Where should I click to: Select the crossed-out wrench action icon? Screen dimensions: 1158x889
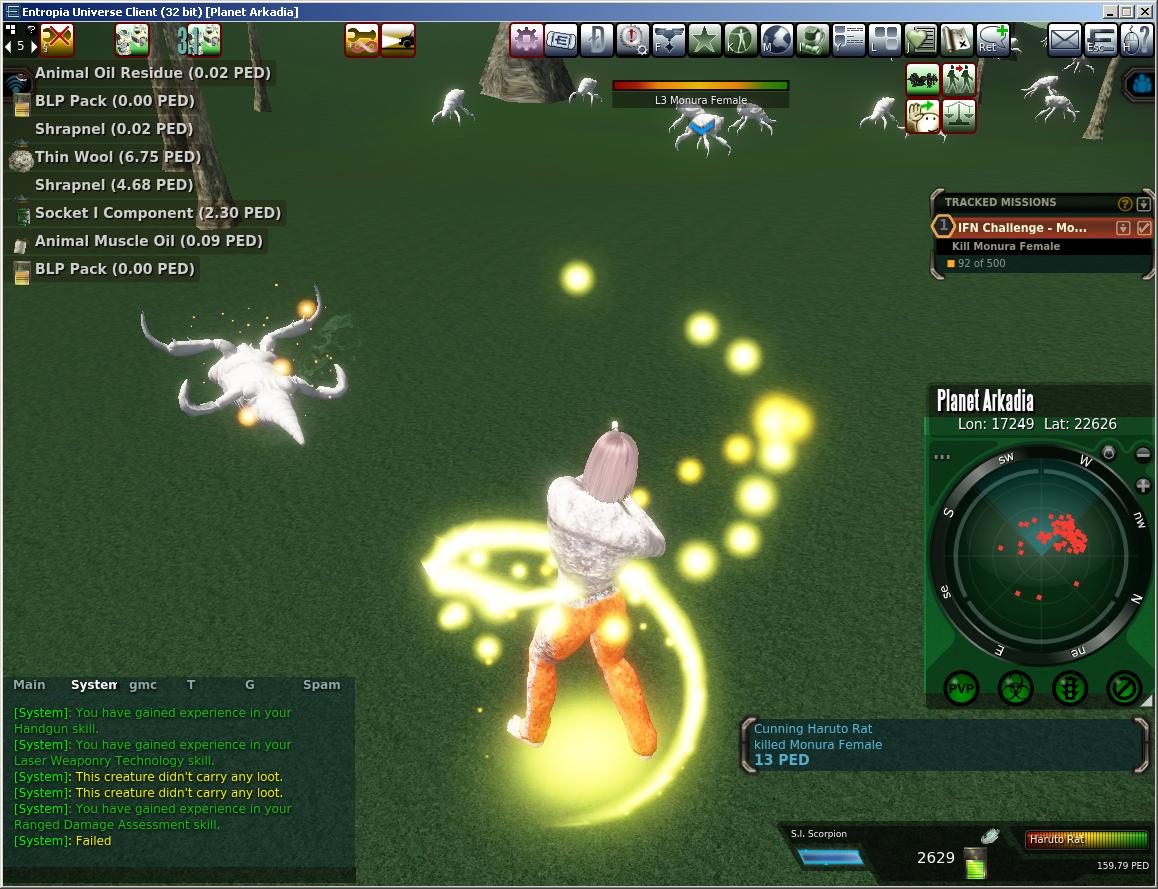(x=57, y=40)
